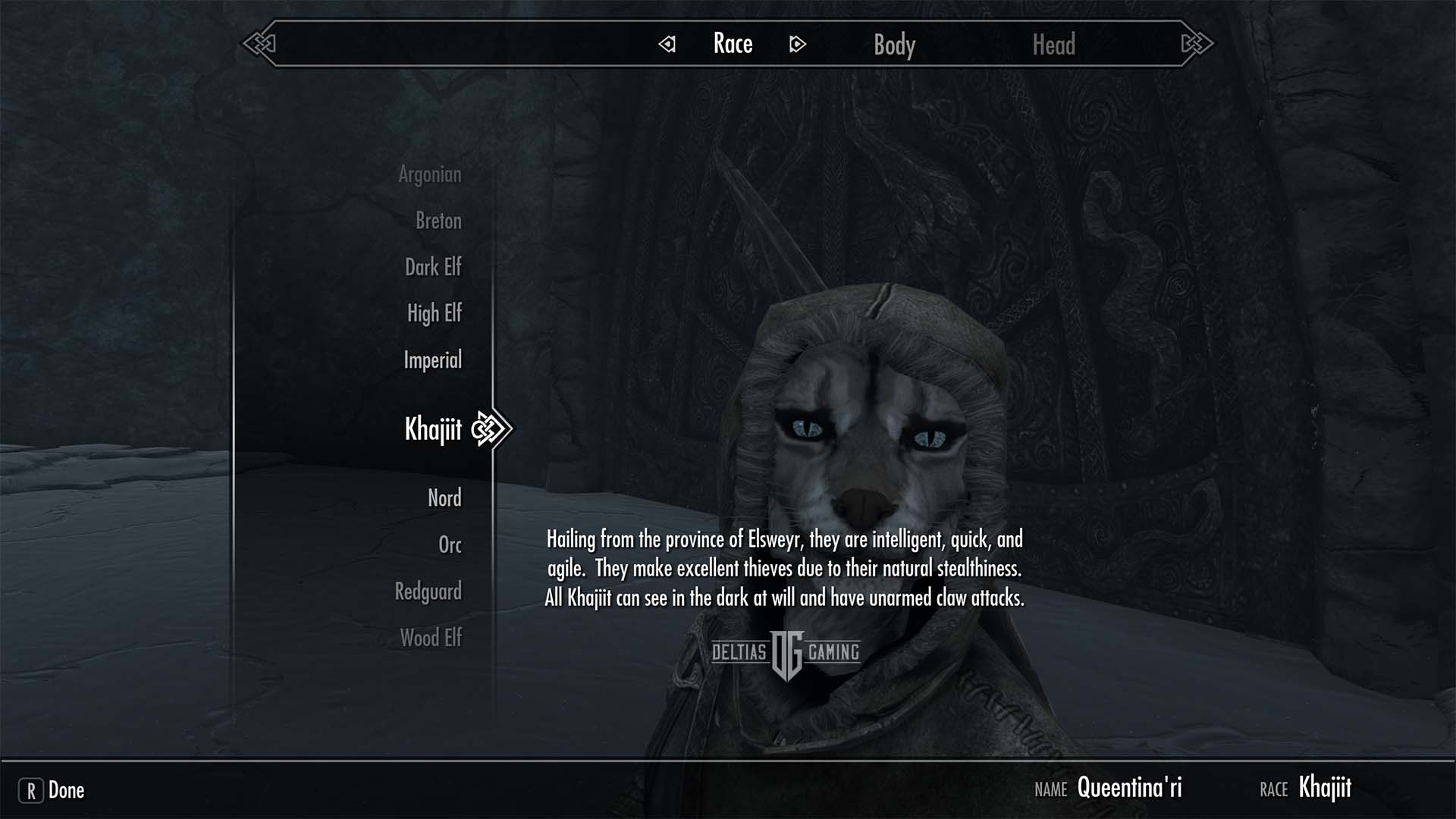The height and width of the screenshot is (819, 1456).
Task: Choose the Orc race
Action: 450,544
